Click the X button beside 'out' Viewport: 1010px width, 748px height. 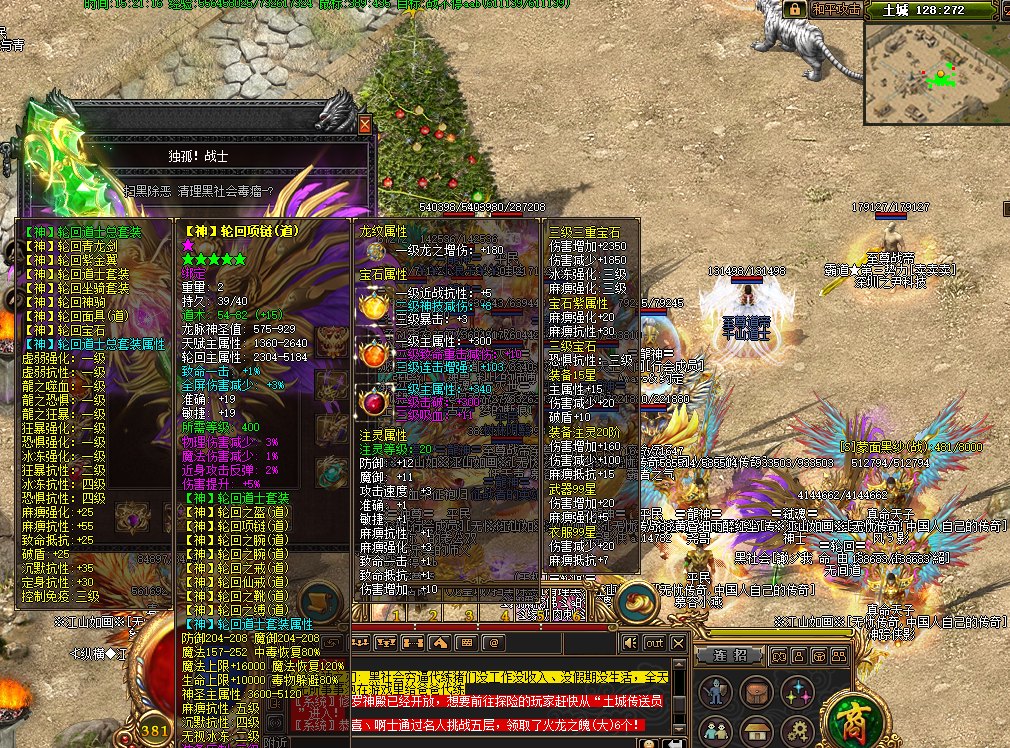(679, 642)
